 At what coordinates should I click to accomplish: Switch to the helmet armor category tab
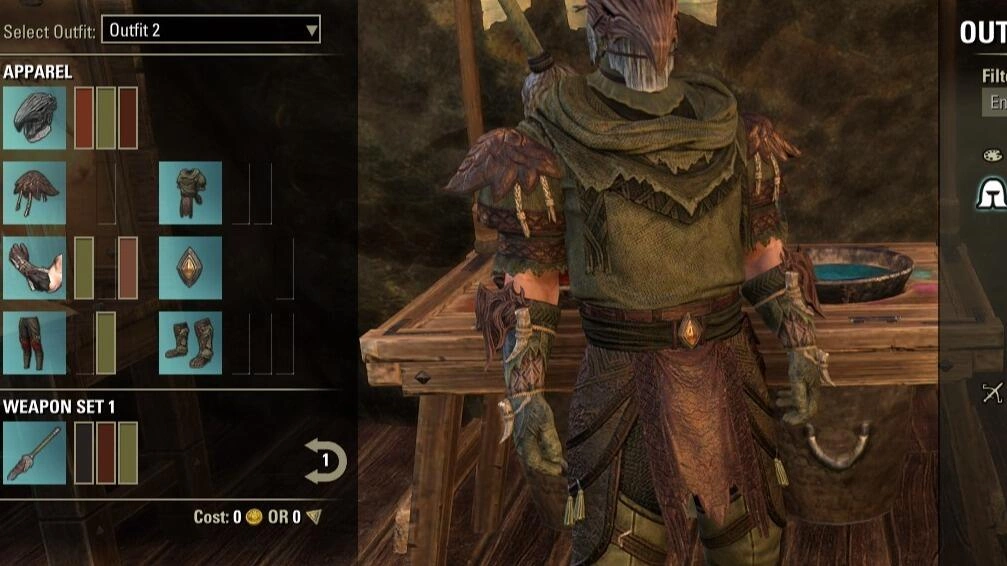991,193
